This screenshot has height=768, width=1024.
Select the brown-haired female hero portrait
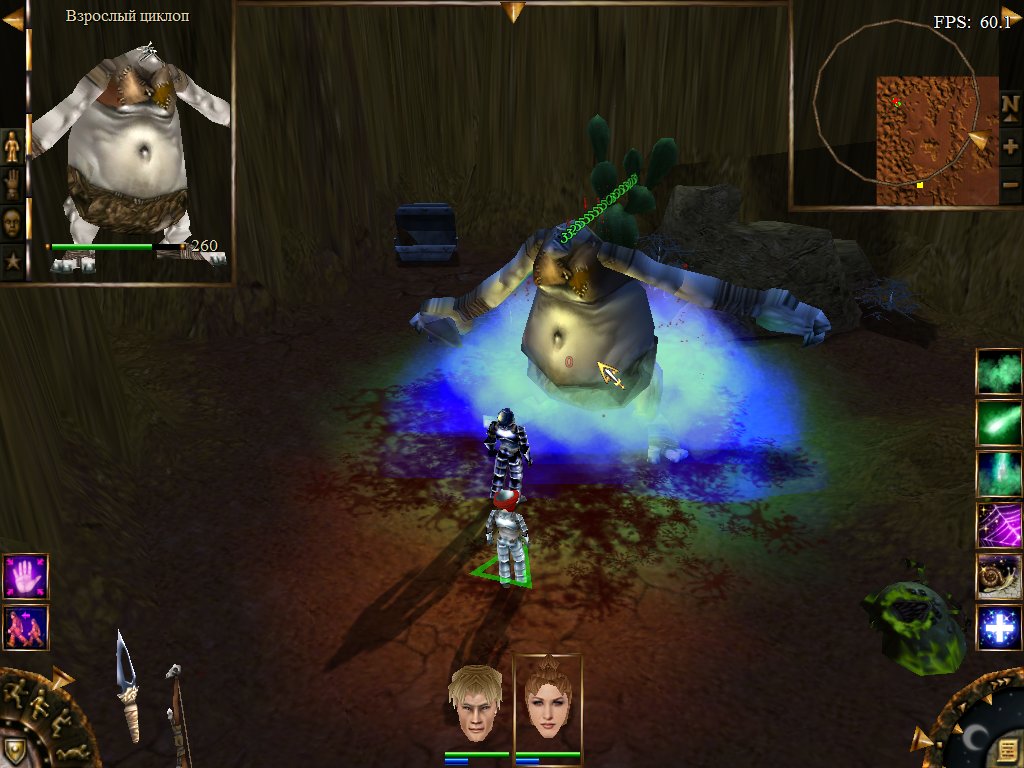546,701
